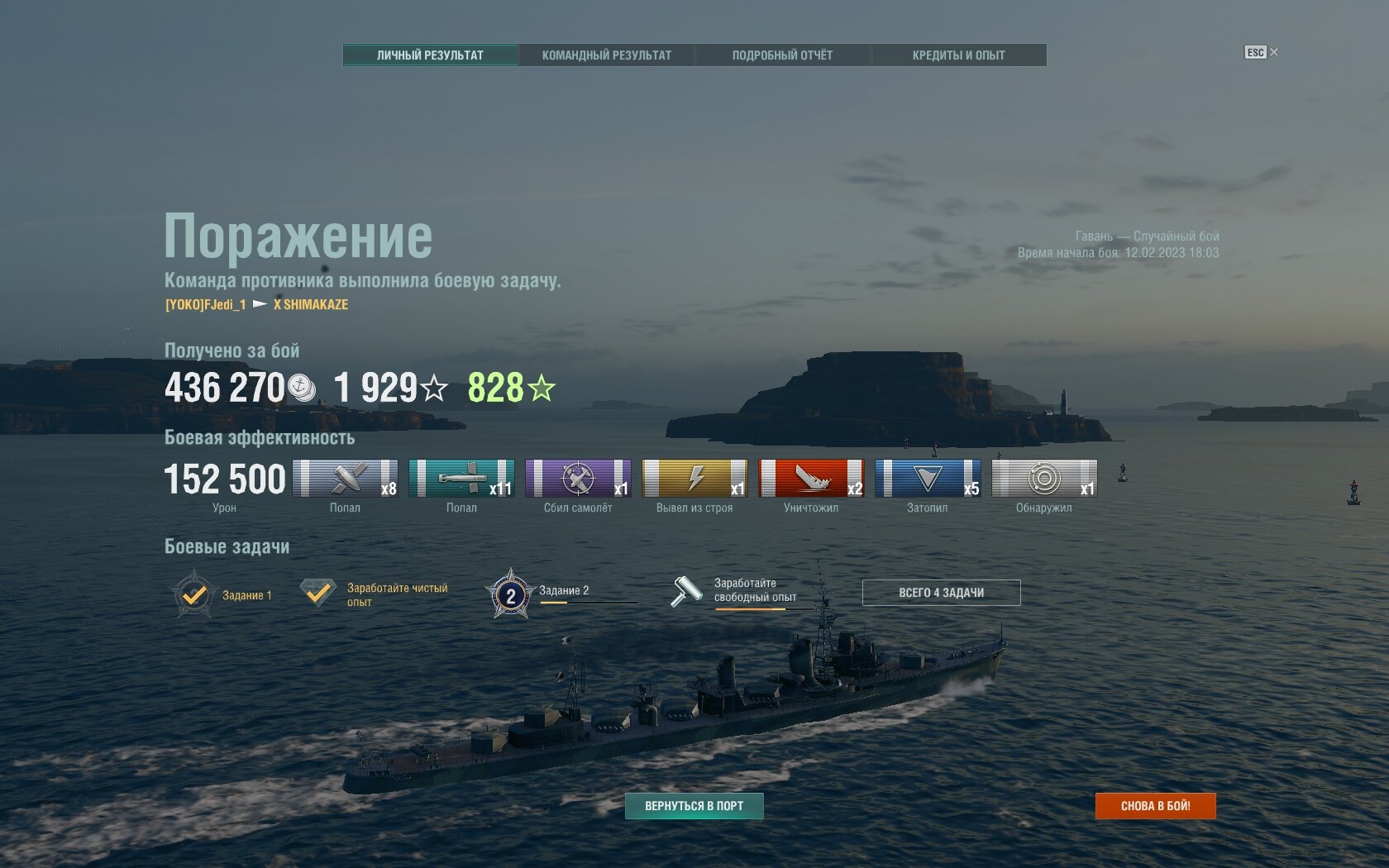Open the completed Задание 1 mission
This screenshot has width=1389, height=868.
point(195,594)
